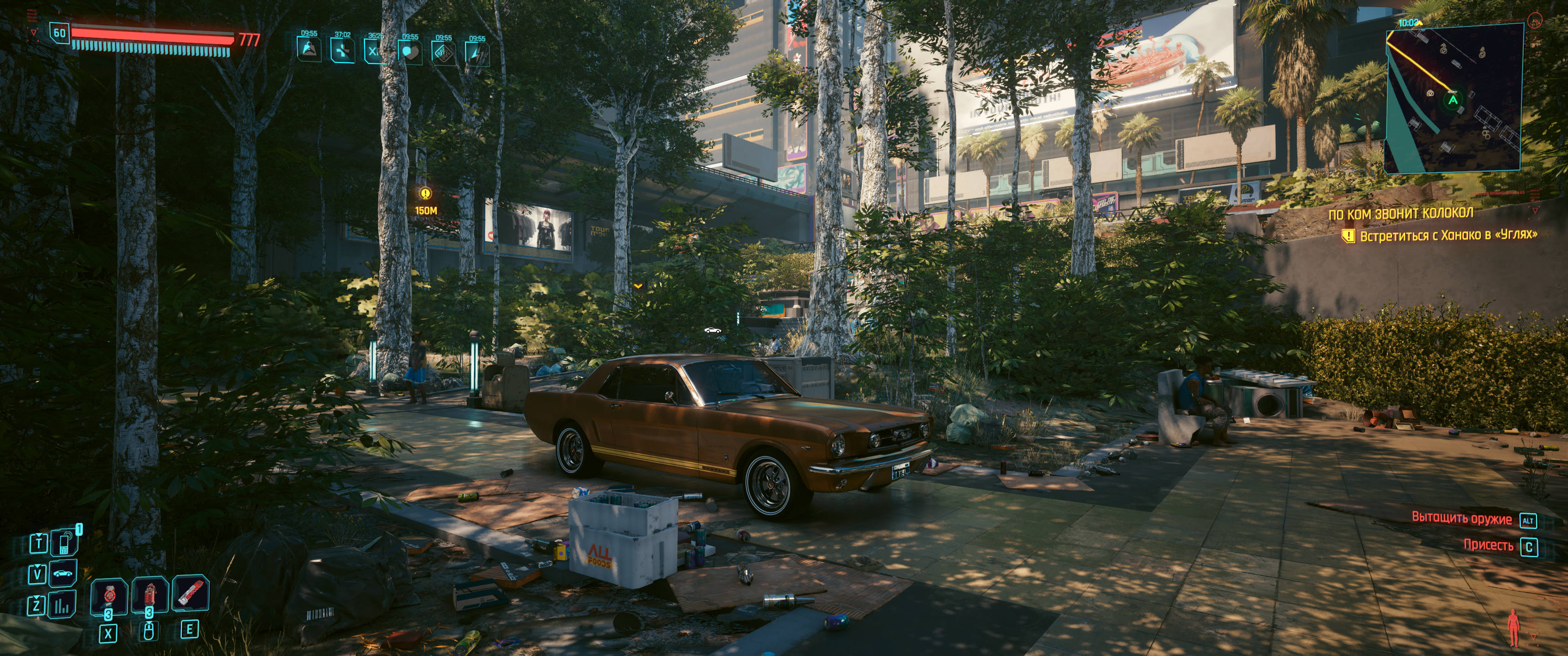Select the lightning bolt stamina buff icon
The width and height of the screenshot is (1568, 656).
477,53
